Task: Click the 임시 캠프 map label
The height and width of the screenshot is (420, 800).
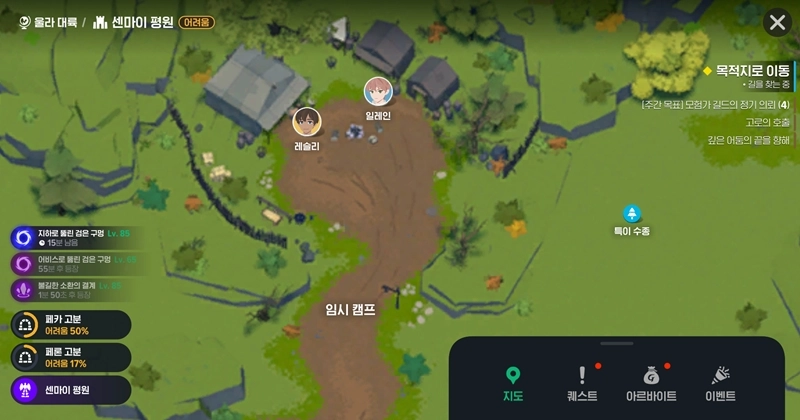Action: [x=351, y=309]
